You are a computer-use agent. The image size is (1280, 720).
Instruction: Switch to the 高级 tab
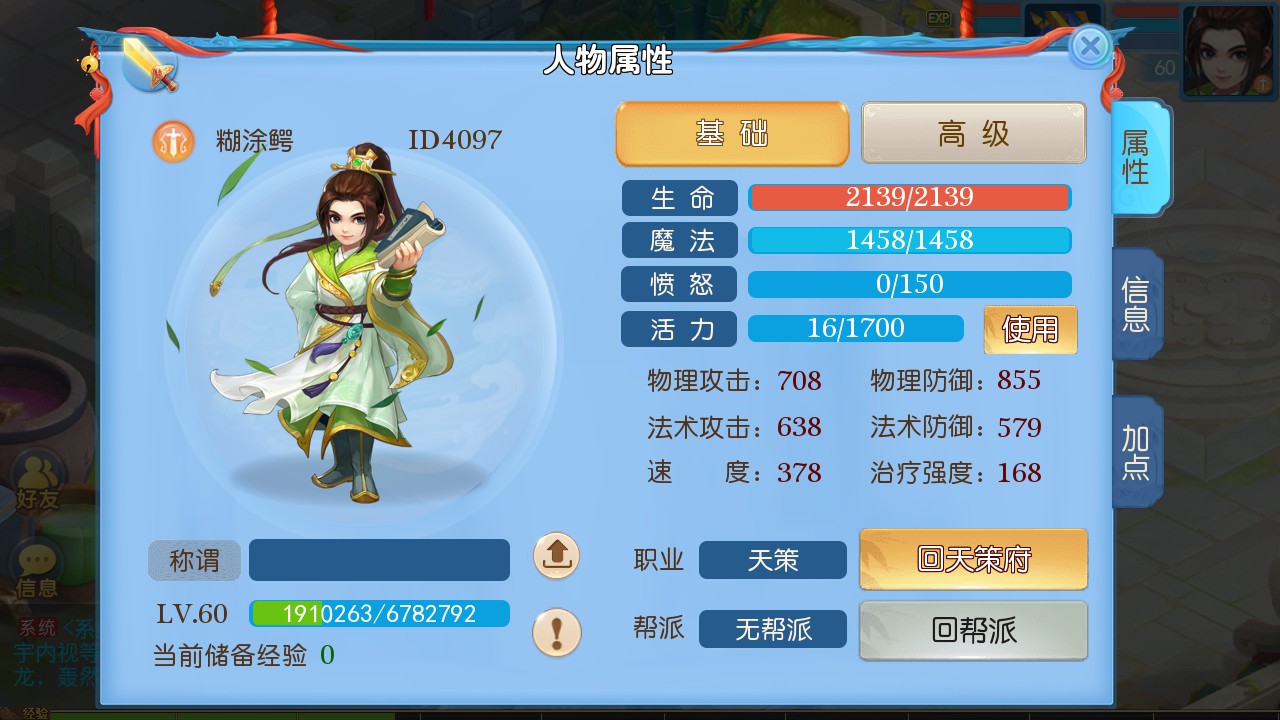[x=972, y=132]
